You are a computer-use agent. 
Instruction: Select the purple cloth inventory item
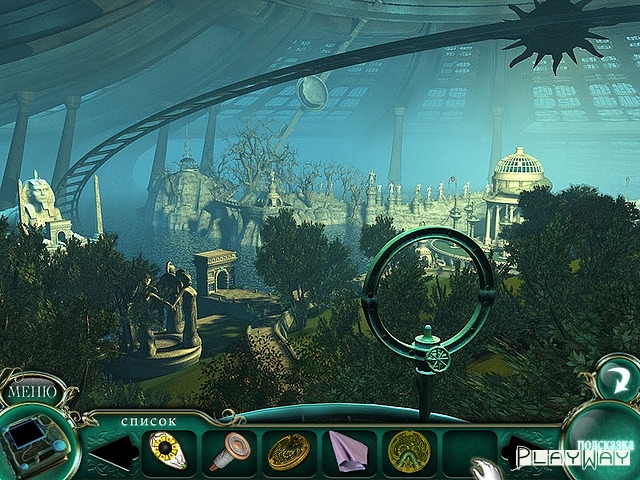coord(349,452)
